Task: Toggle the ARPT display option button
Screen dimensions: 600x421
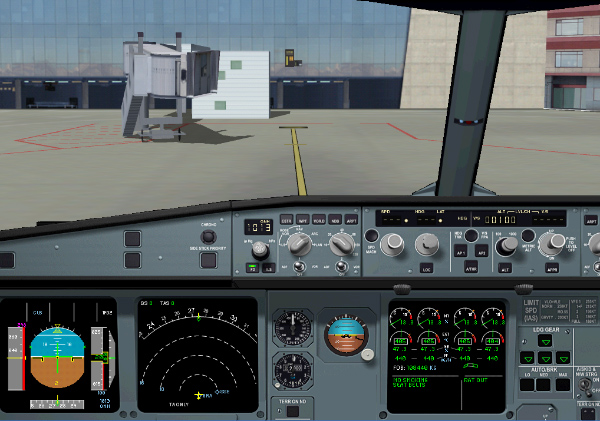Action: click(x=350, y=219)
